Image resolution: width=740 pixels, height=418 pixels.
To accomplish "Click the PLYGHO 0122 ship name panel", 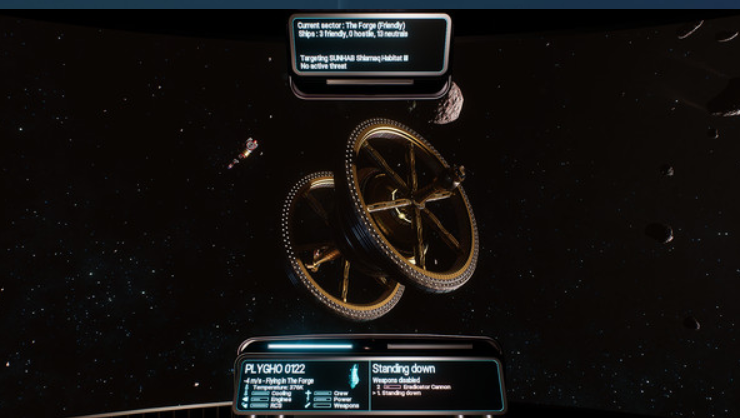I will click(276, 369).
